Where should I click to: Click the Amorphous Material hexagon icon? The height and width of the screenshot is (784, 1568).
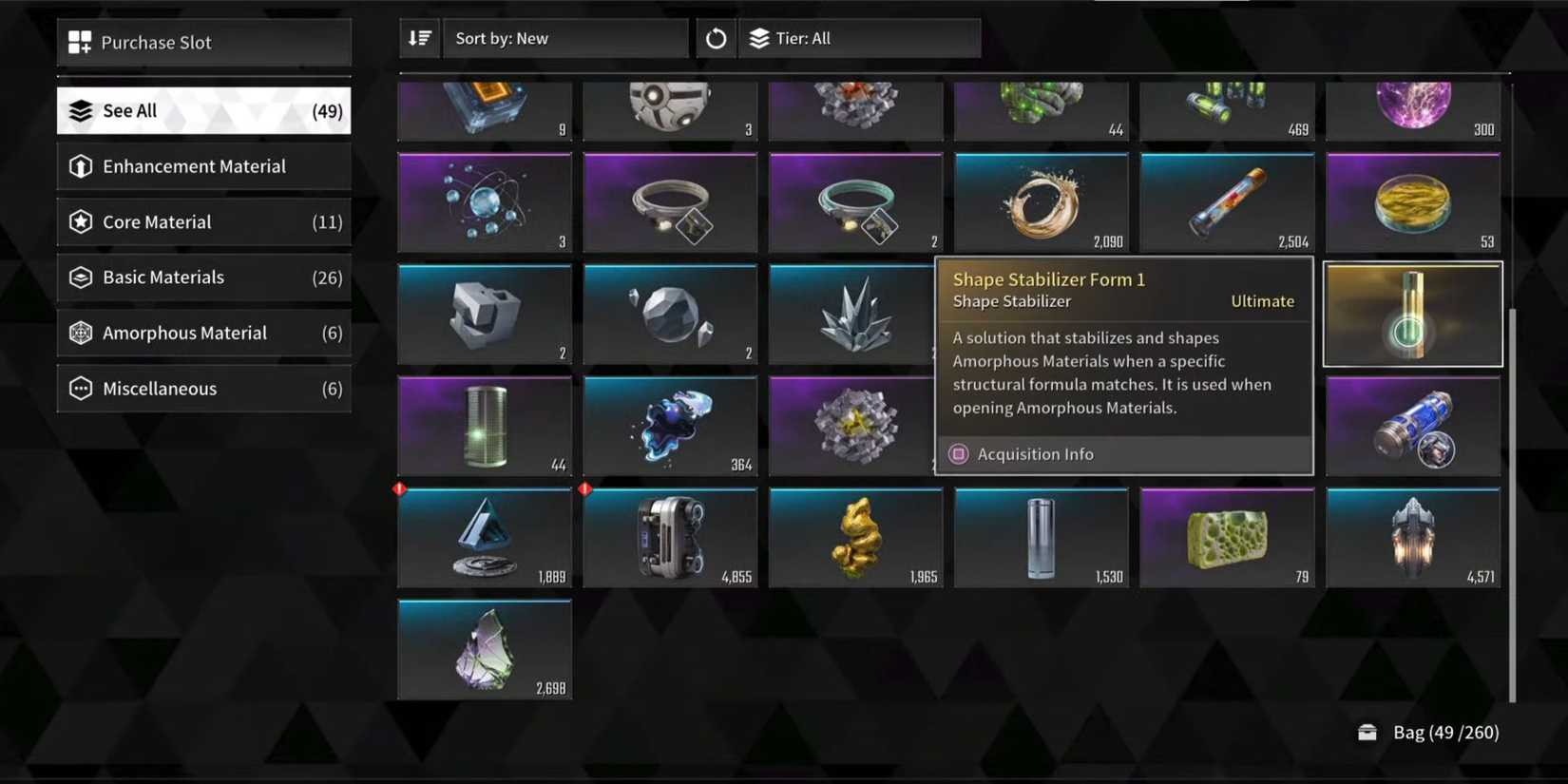click(x=81, y=333)
